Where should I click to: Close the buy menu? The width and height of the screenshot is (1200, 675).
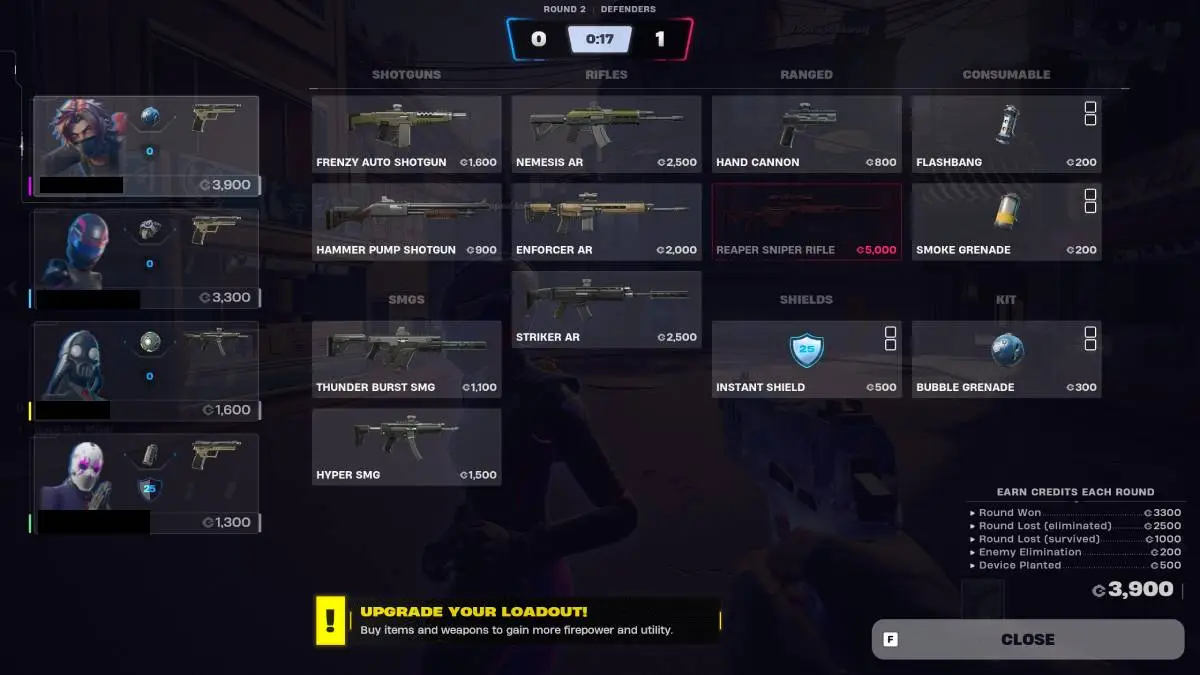coord(1027,639)
